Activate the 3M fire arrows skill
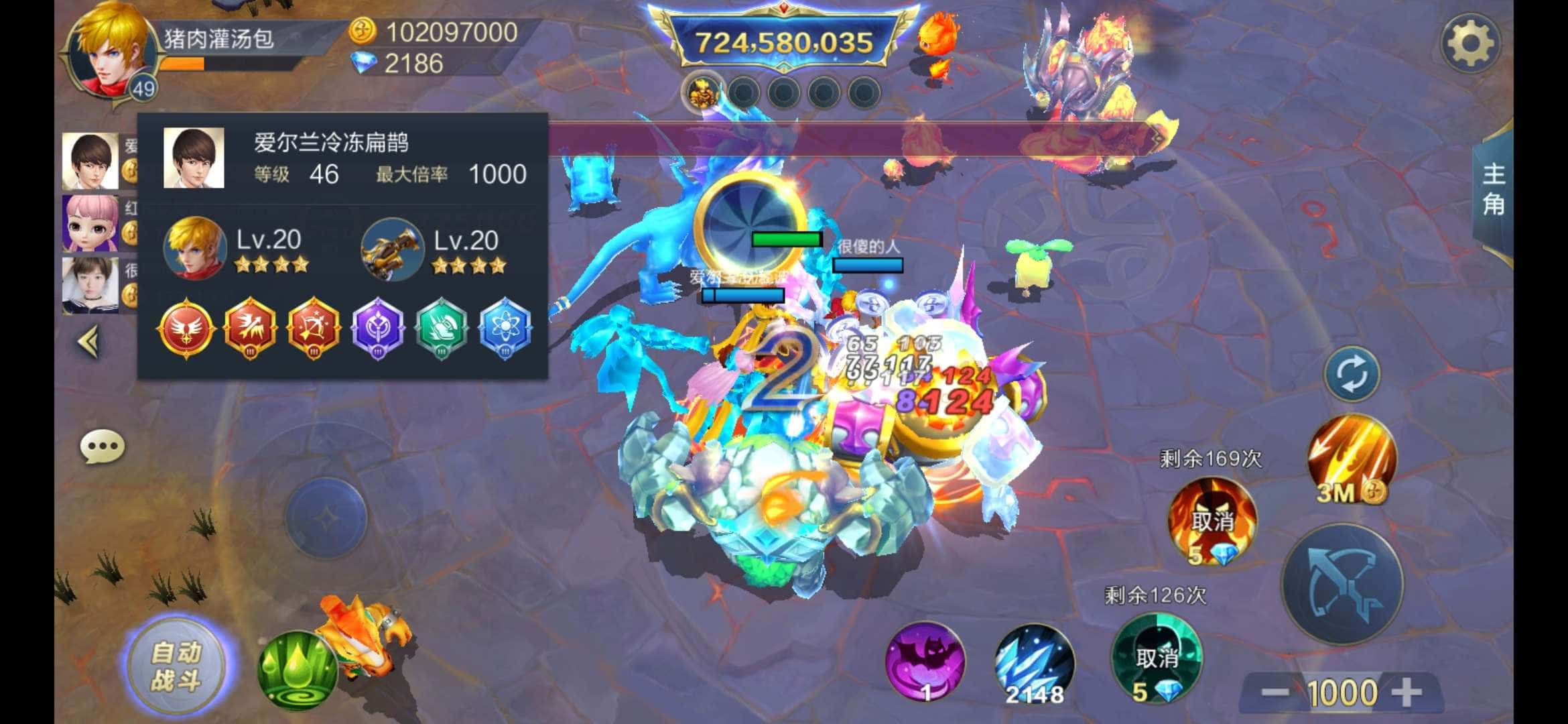Viewport: 1568px width, 724px height. tap(1352, 459)
